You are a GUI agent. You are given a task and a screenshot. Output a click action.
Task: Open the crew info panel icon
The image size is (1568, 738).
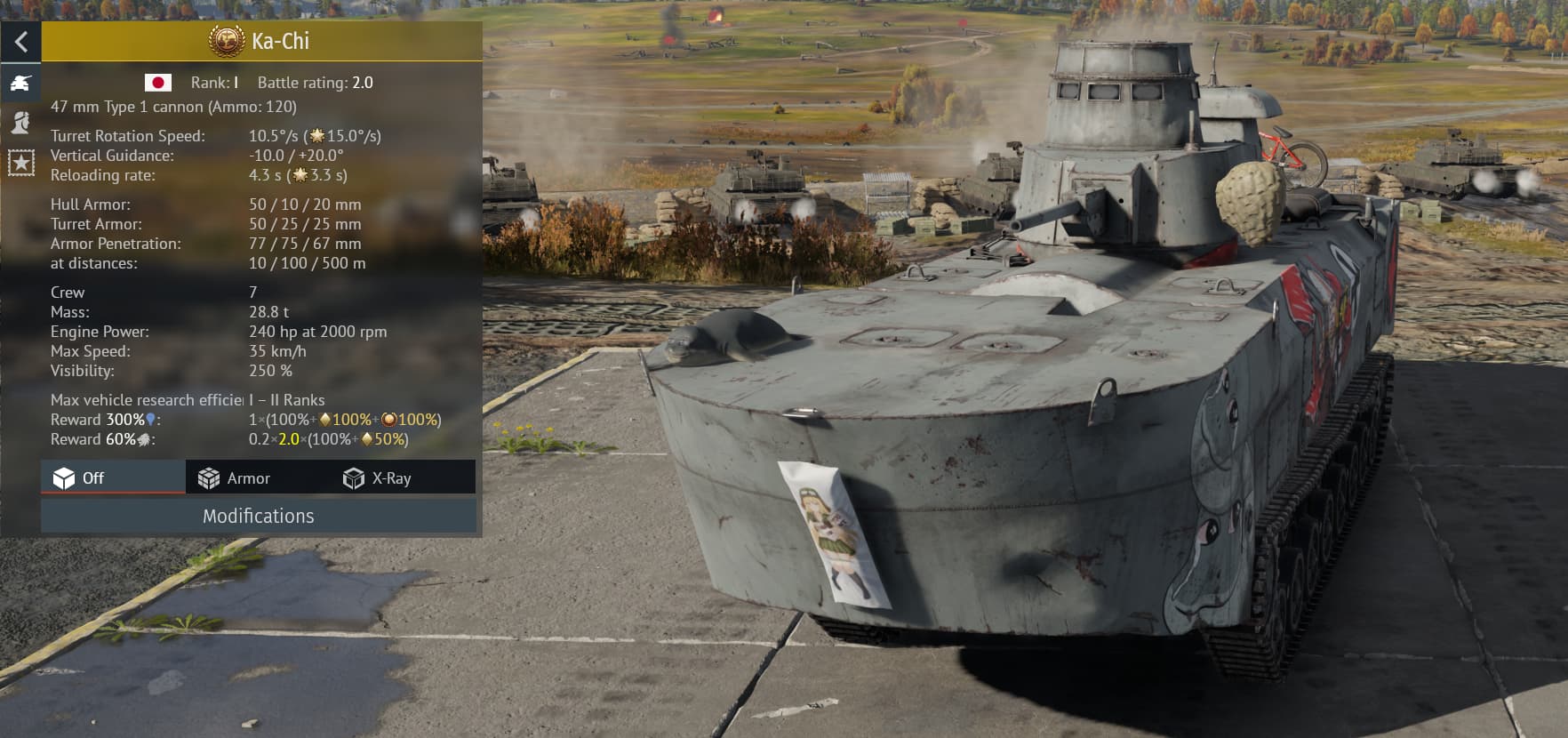click(x=20, y=123)
